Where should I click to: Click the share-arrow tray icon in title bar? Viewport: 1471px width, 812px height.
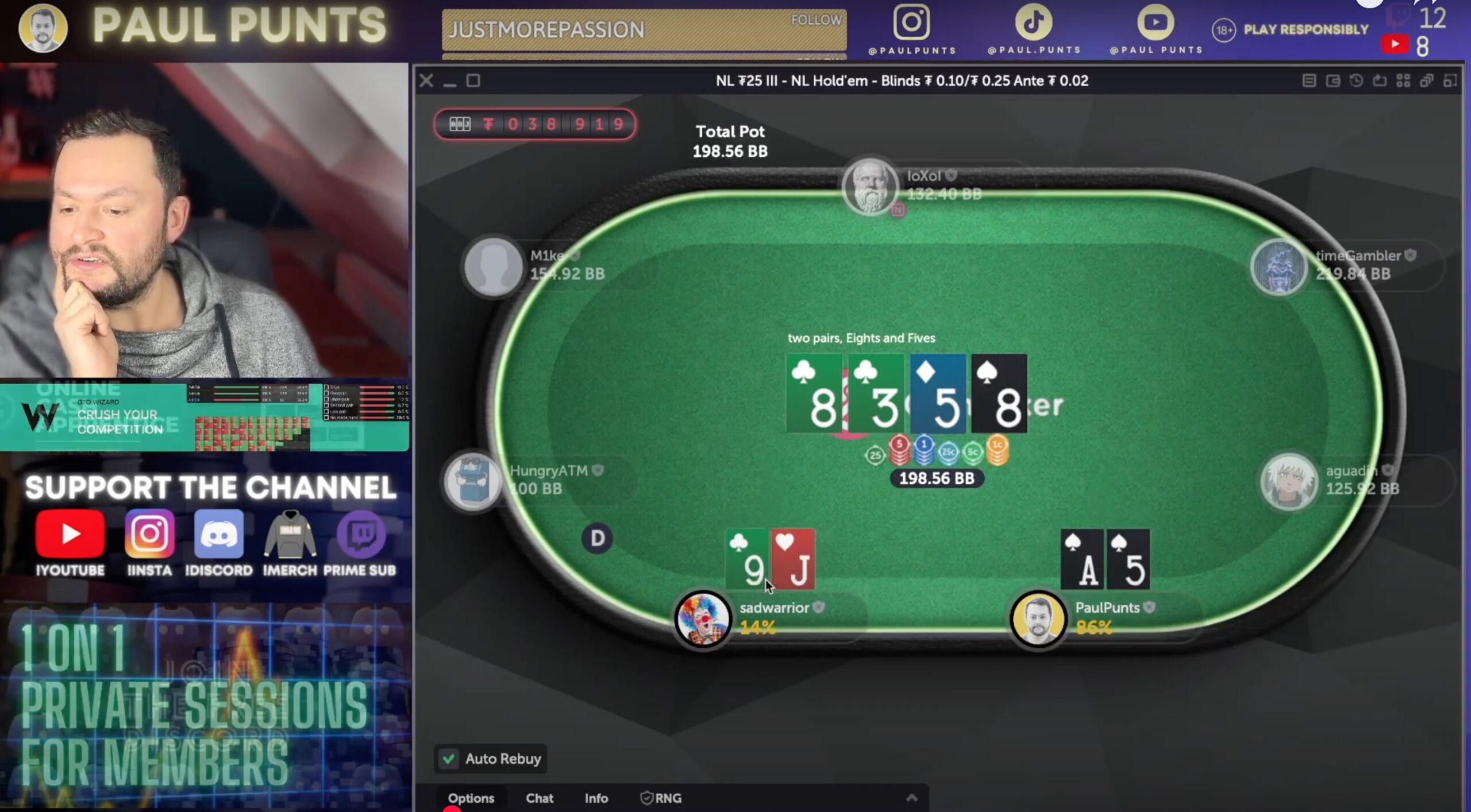pyautogui.click(x=1380, y=81)
